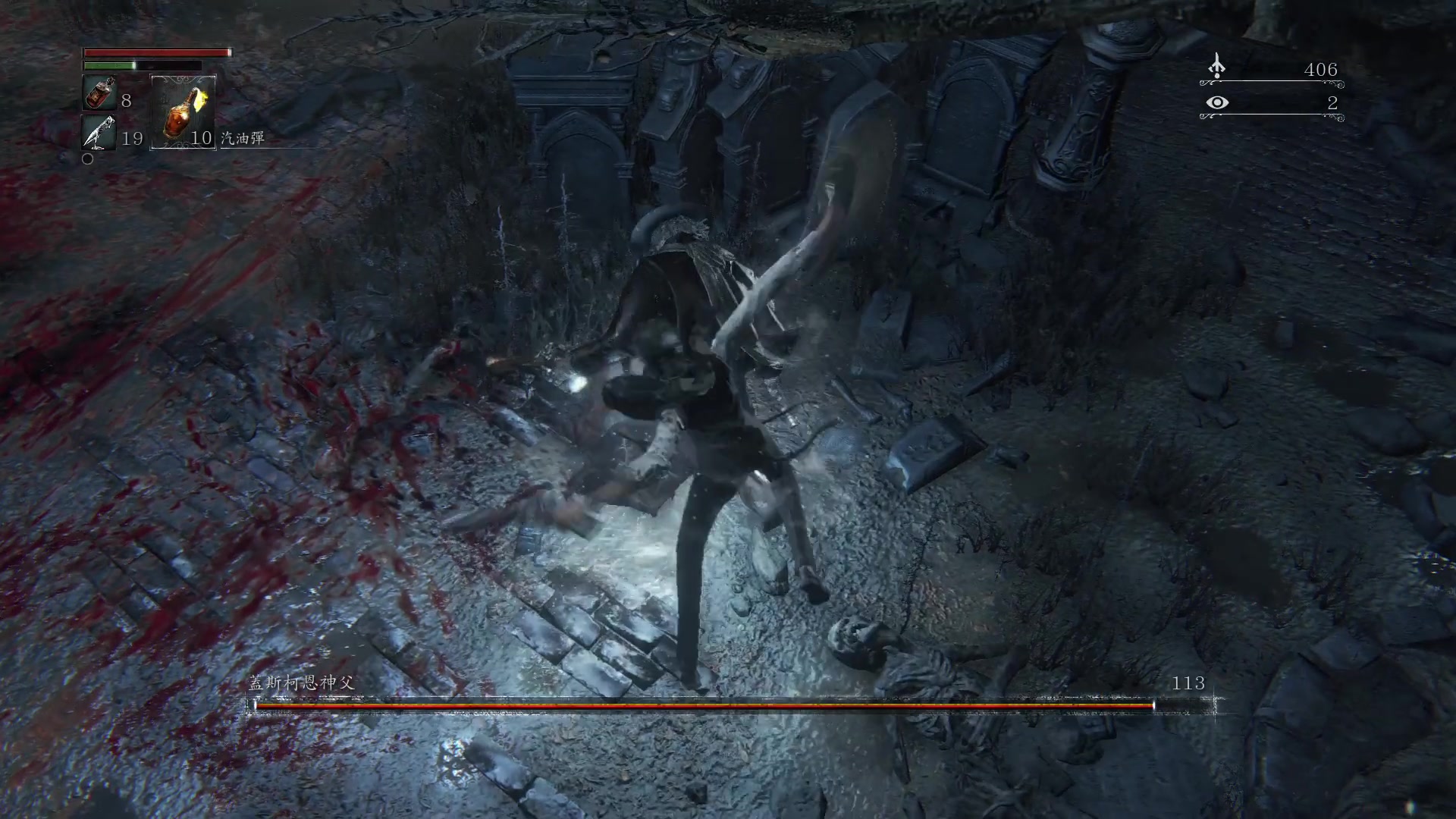Select the blood vial item slot
The height and width of the screenshot is (819, 1456).
pos(99,94)
